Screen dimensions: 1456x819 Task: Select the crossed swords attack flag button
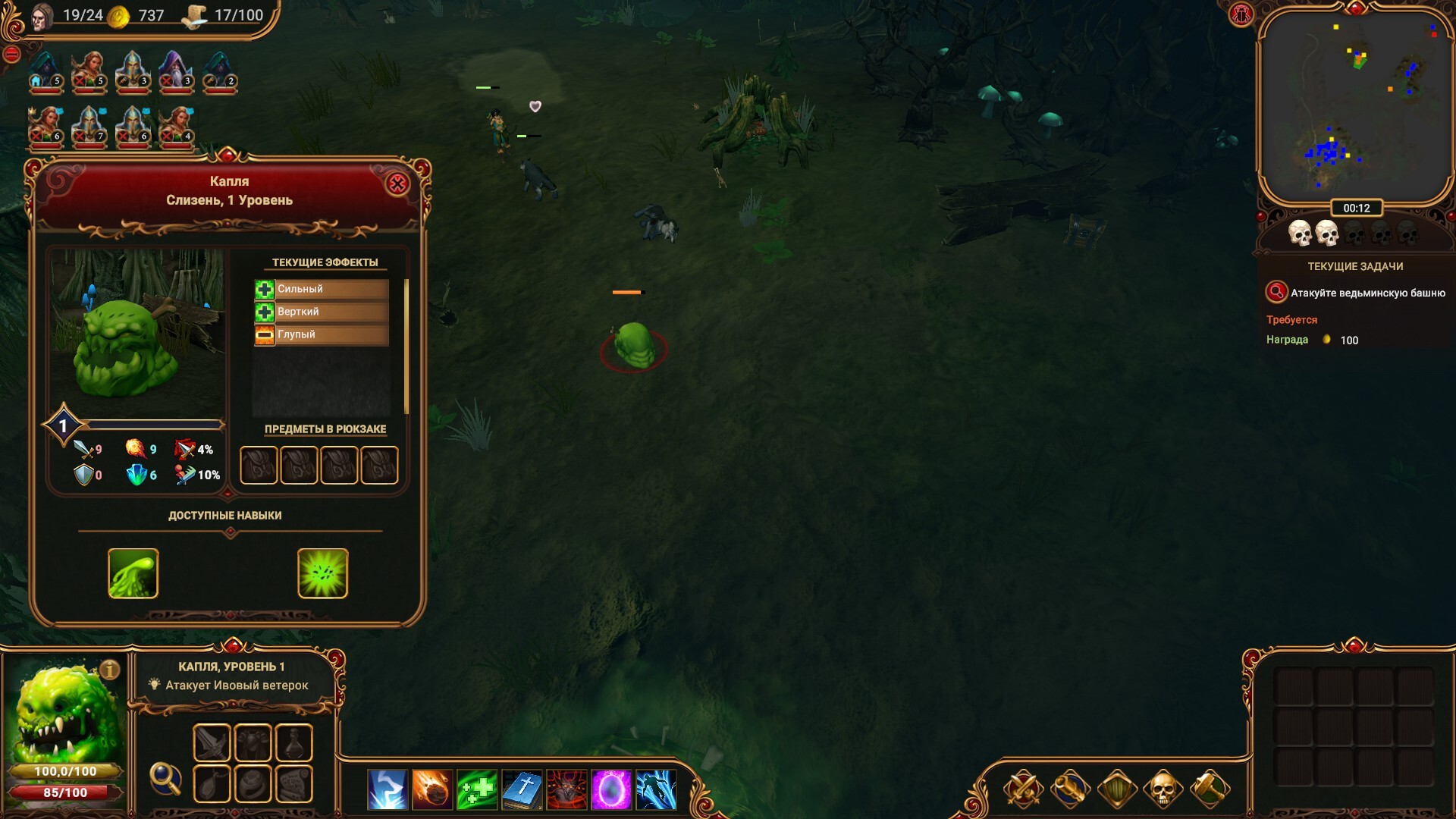tap(1023, 789)
